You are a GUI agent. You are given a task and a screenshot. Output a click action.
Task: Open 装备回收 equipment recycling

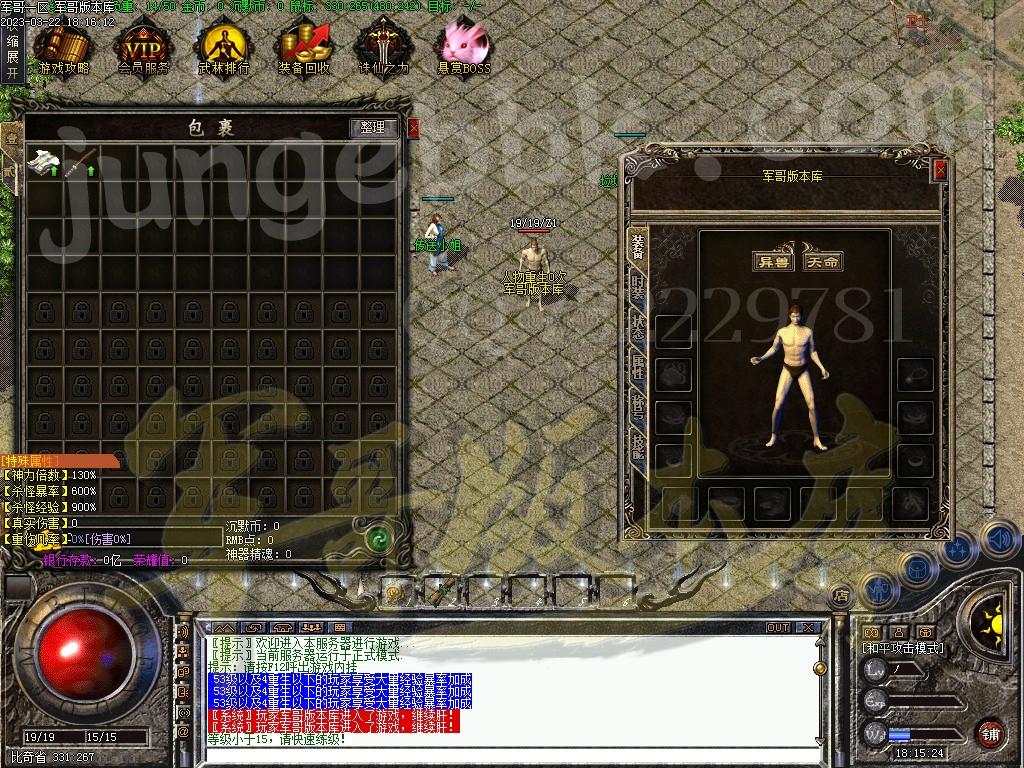(304, 50)
